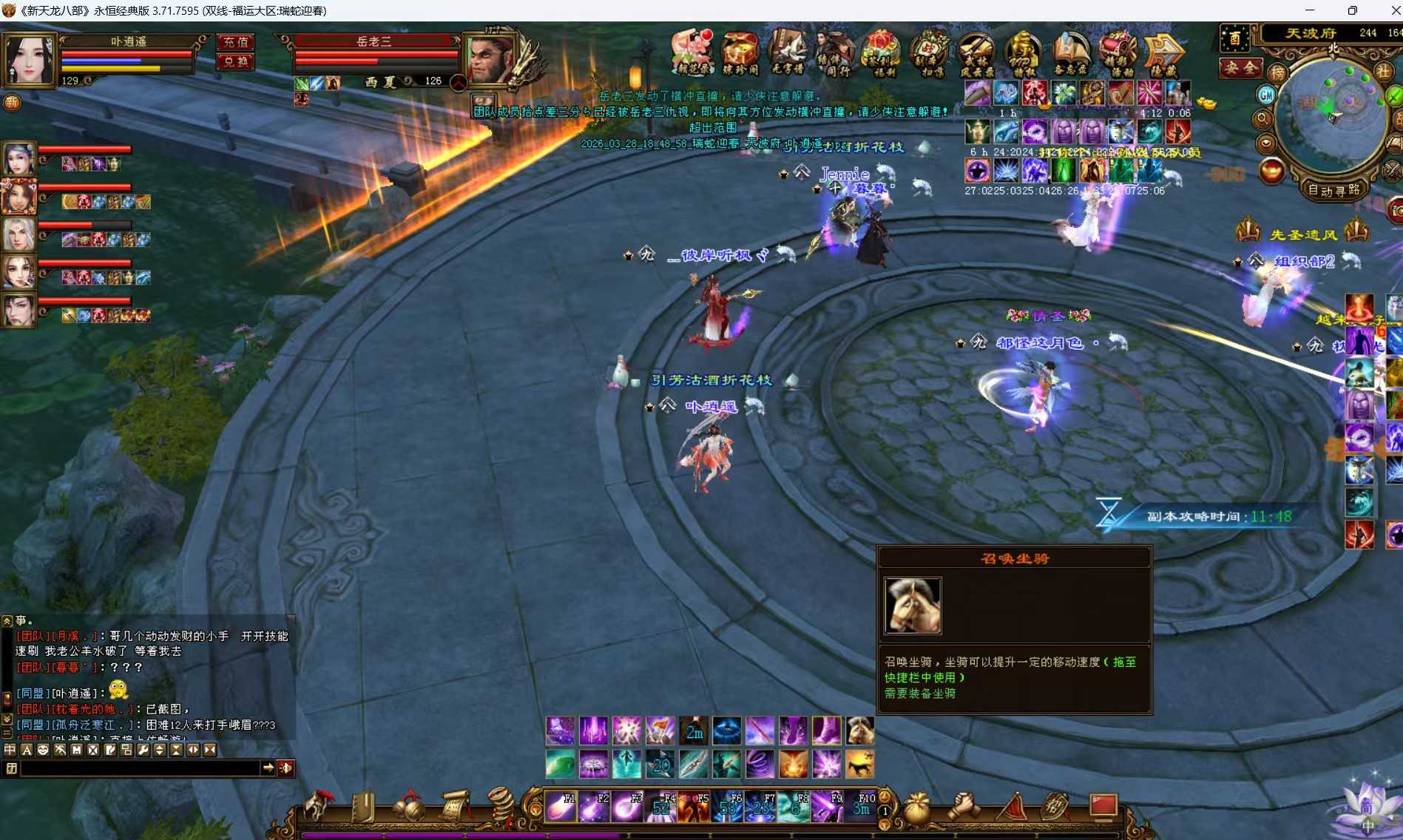
Task: Open the handshake social icon in bottom bar
Action: (x=964, y=806)
